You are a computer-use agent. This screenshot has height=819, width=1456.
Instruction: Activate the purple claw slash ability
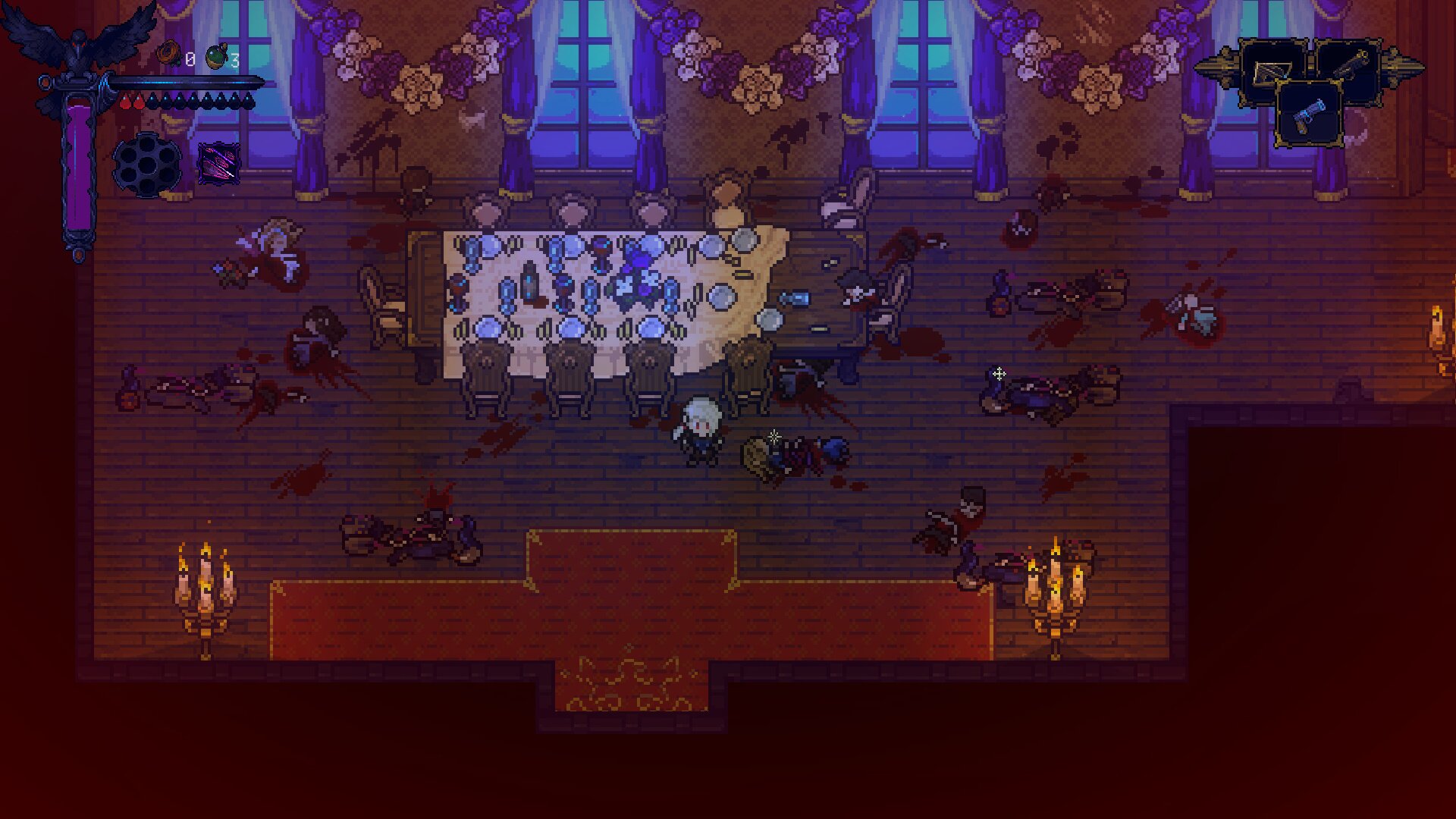(x=218, y=163)
